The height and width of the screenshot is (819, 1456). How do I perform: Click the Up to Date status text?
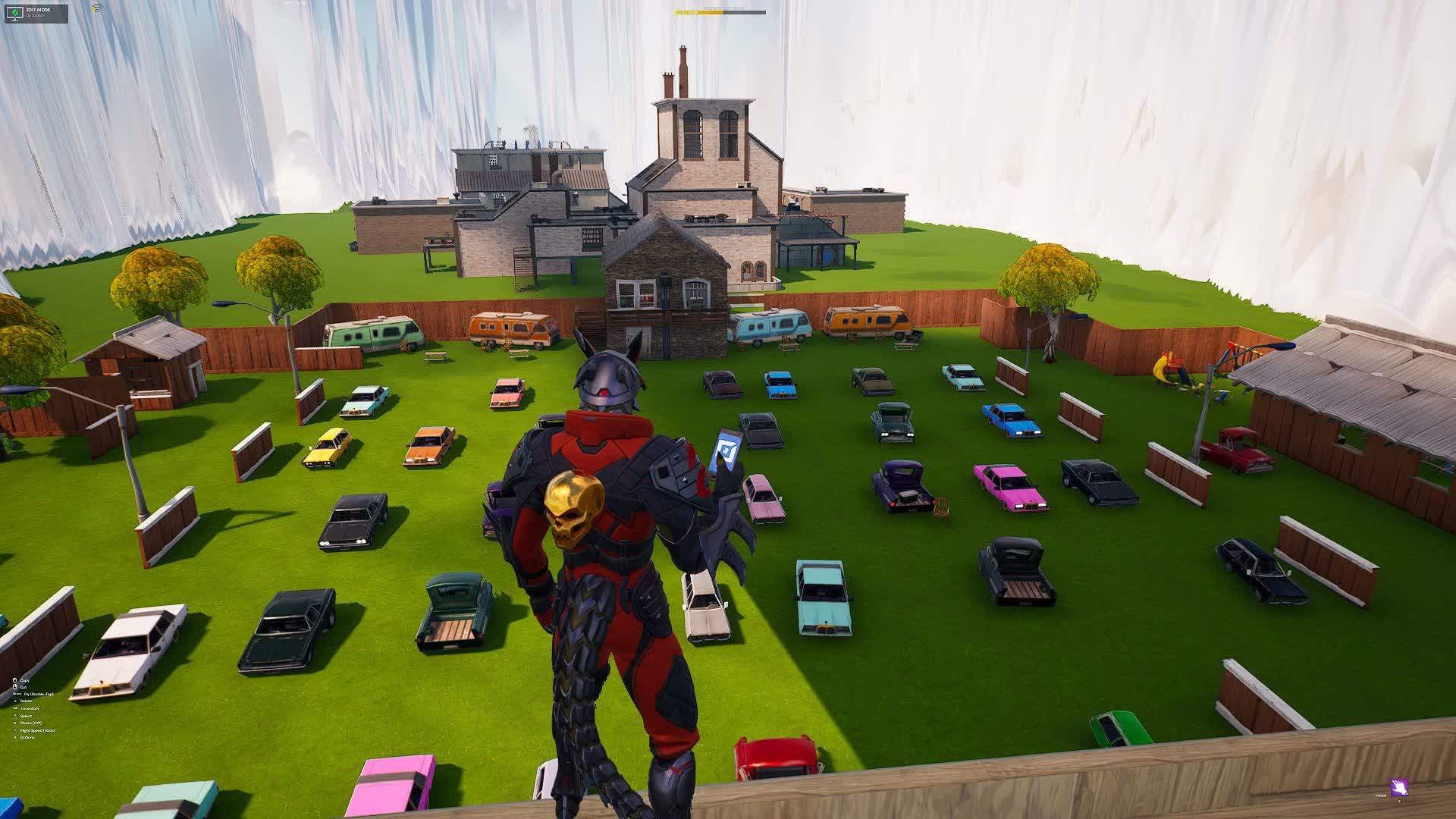[x=35, y=17]
